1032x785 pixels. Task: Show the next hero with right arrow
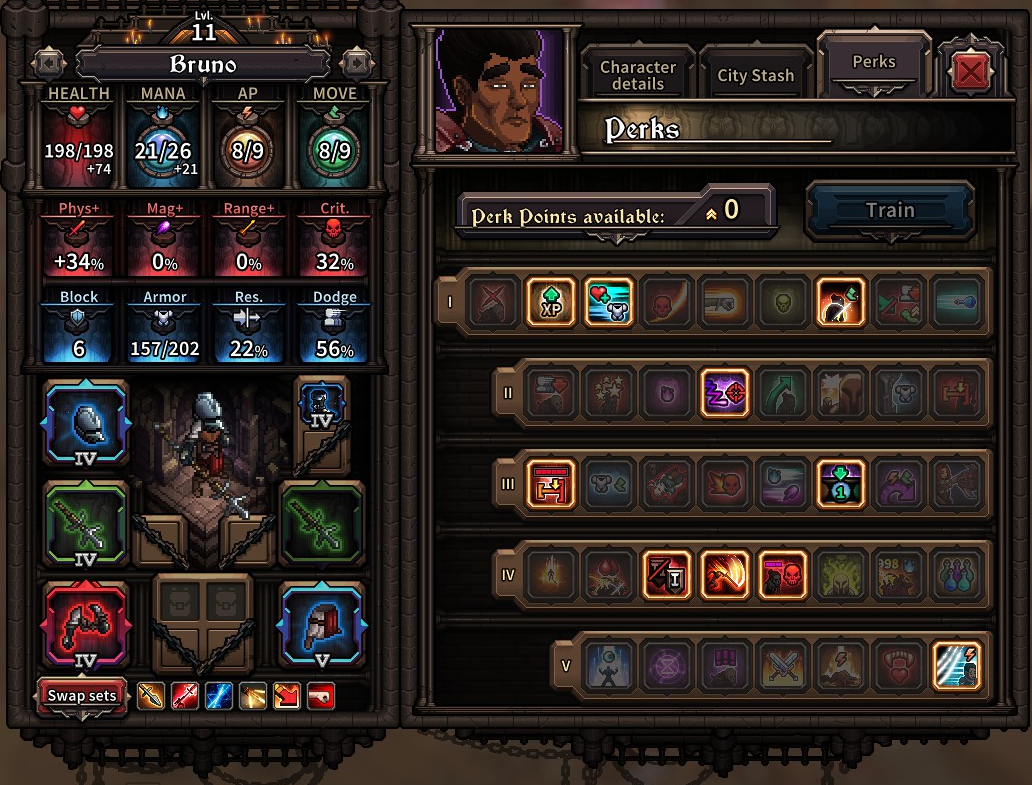tap(356, 63)
